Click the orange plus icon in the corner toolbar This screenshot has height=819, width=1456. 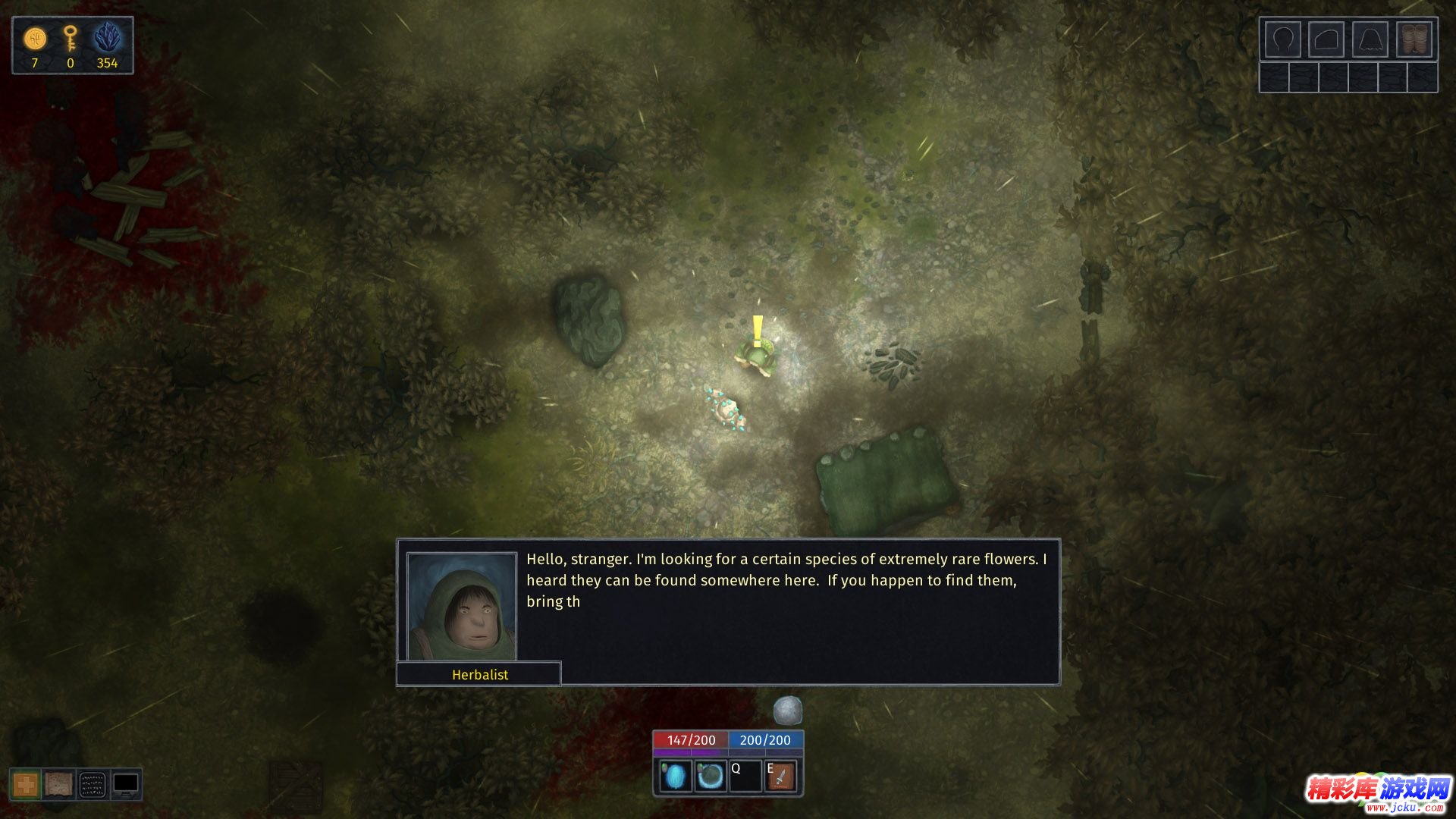pos(26,785)
